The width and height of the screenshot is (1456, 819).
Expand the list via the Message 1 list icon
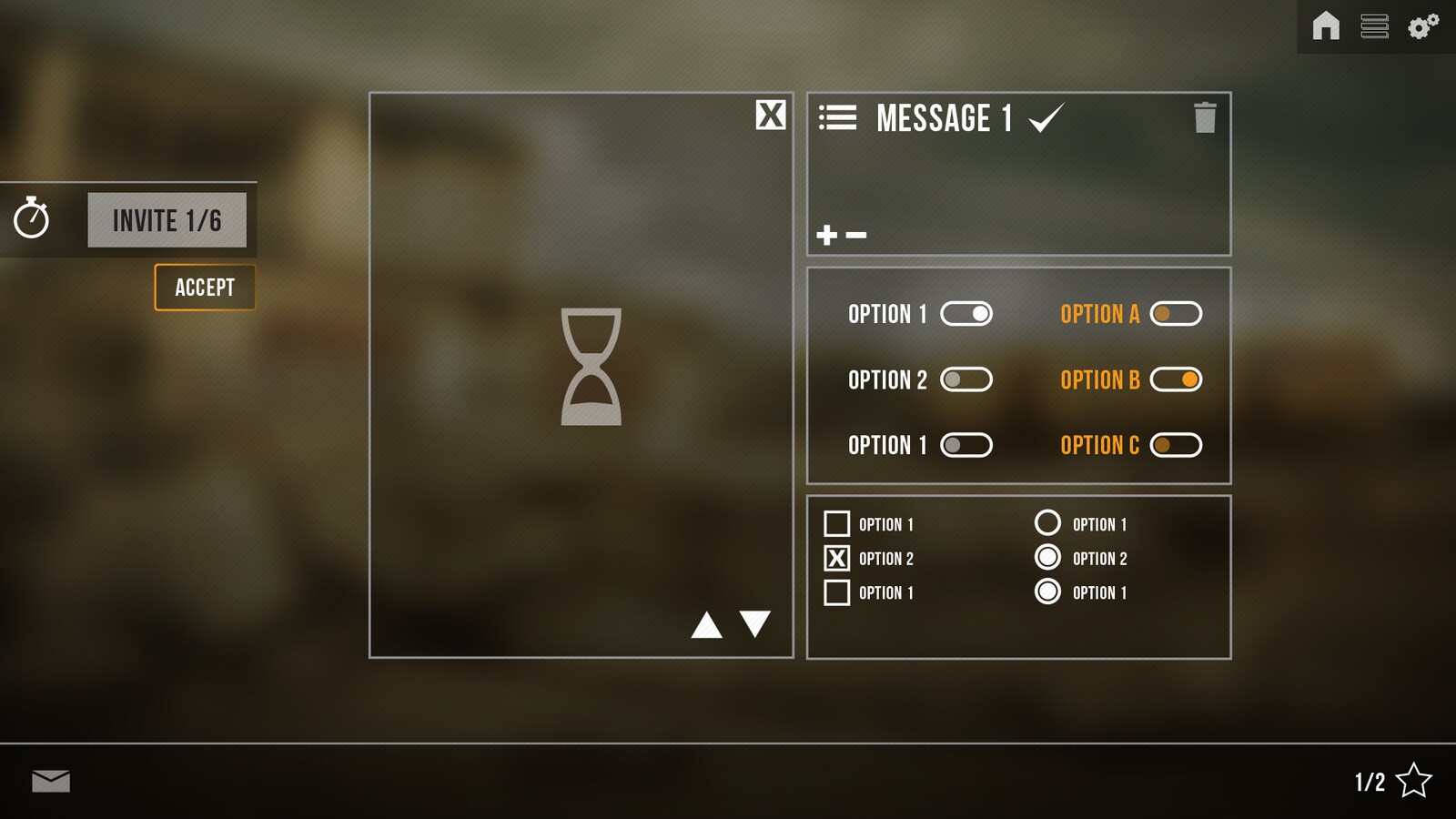coord(839,117)
